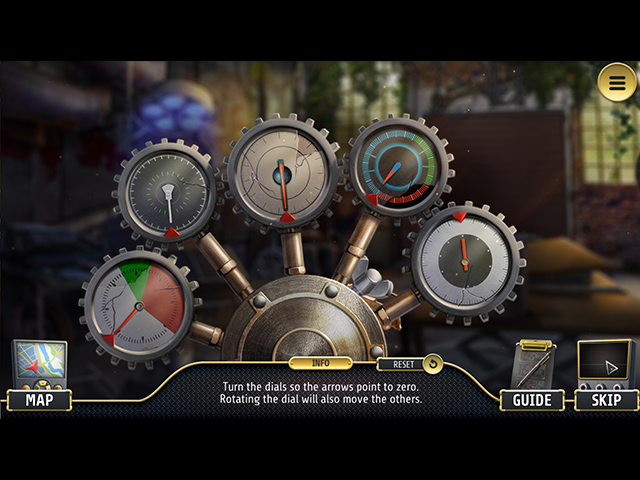Rotate the dark gray dial with white needle
The height and width of the screenshot is (480, 640).
(167, 192)
